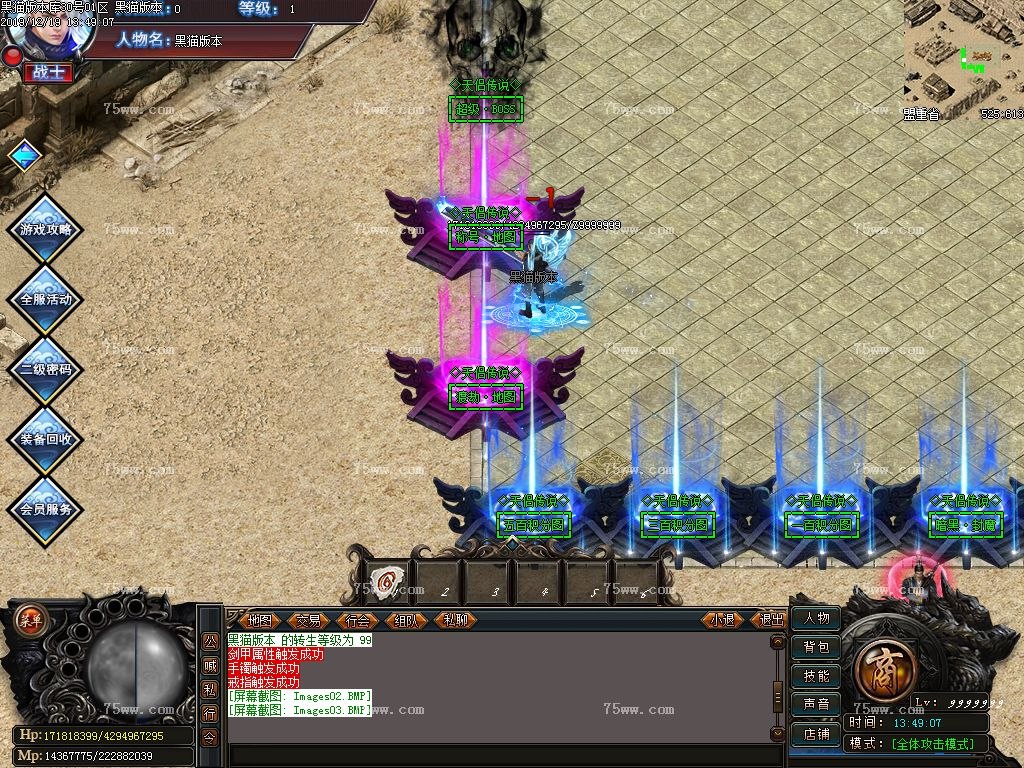Image resolution: width=1024 pixels, height=768 pixels.
Task: Use the item in hotbar slot one
Action: coord(387,581)
